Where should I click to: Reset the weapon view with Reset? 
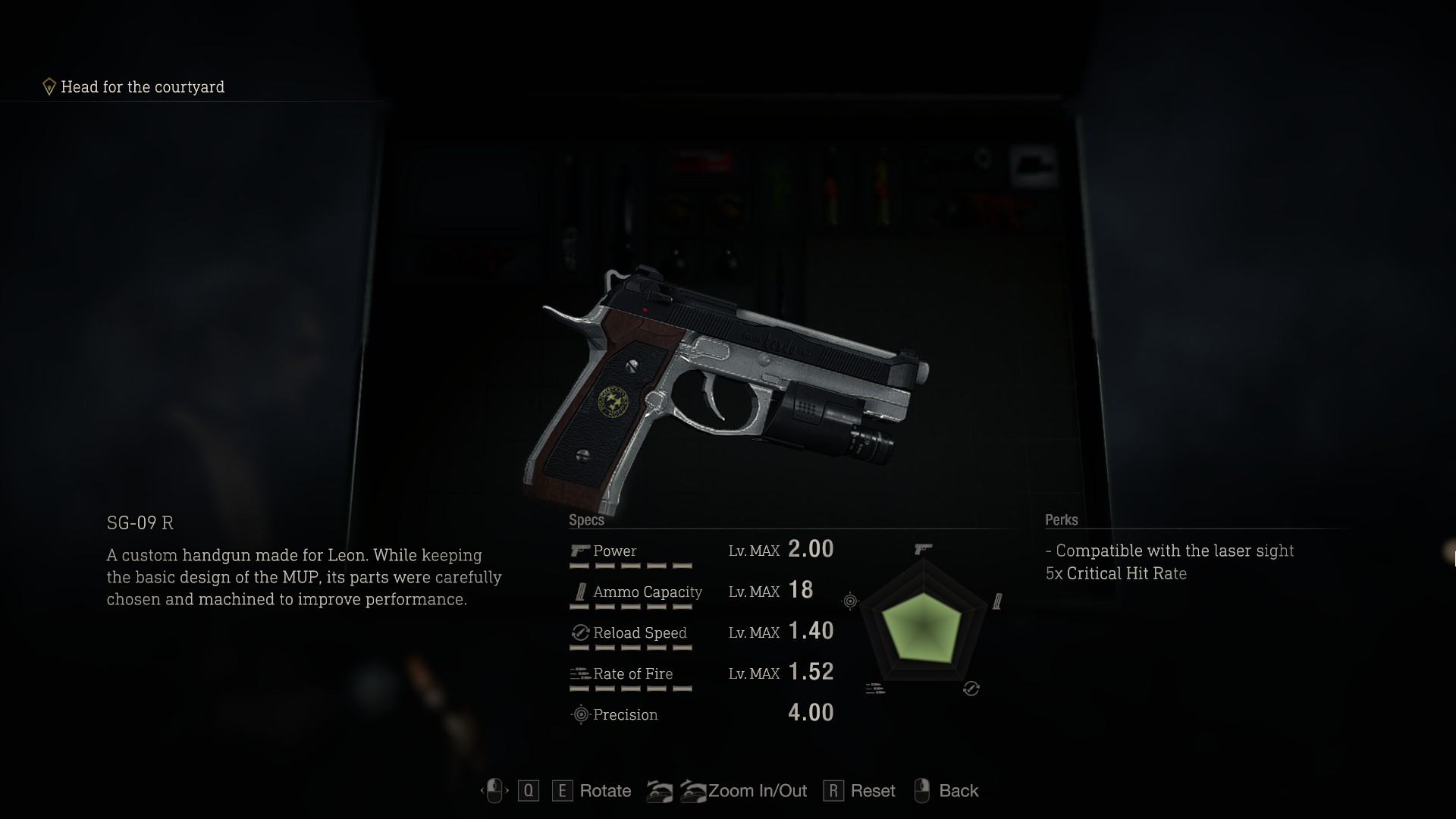[x=872, y=791]
